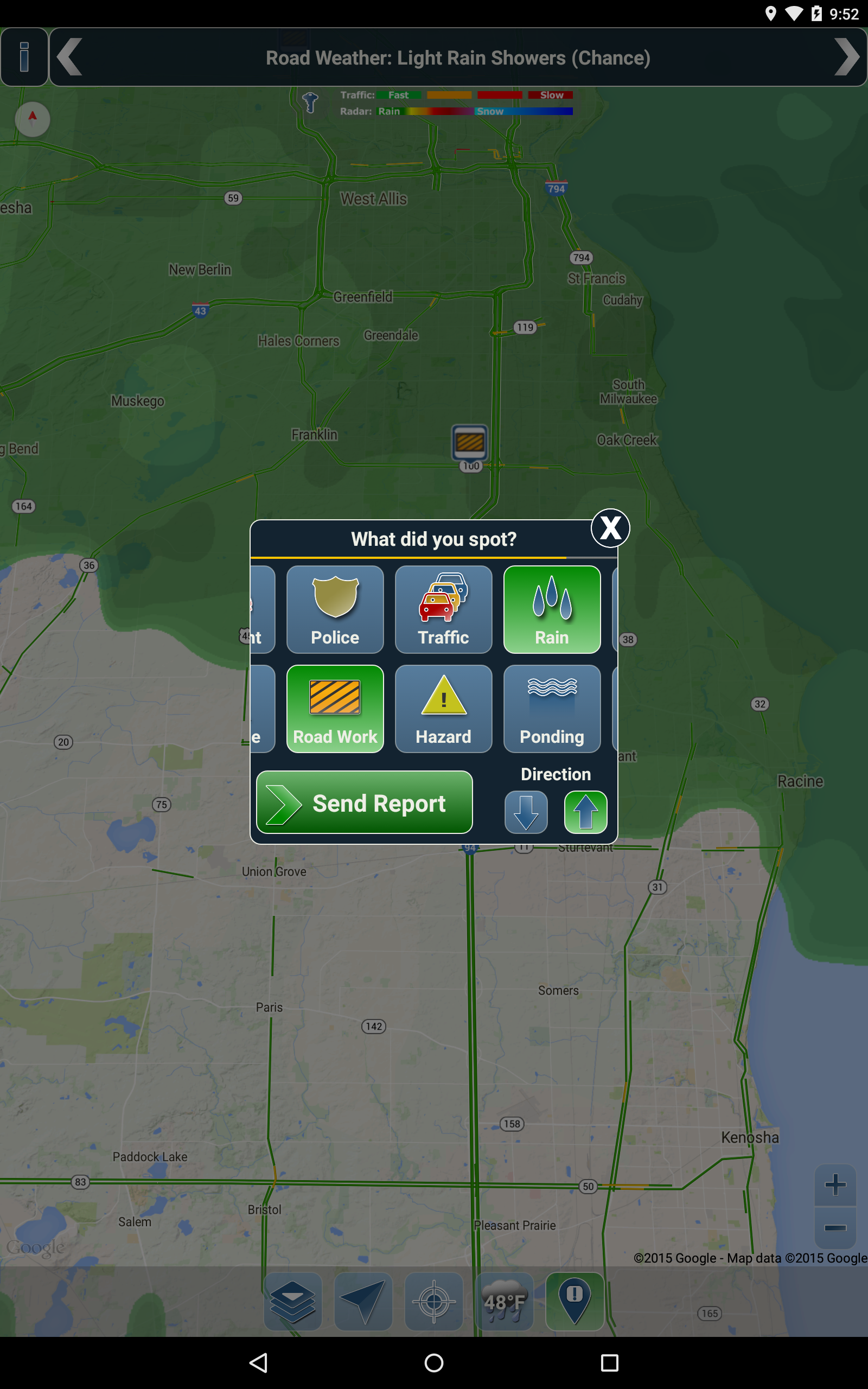Set direction to the up arrow
Image resolution: width=868 pixels, height=1389 pixels.
pos(585,812)
